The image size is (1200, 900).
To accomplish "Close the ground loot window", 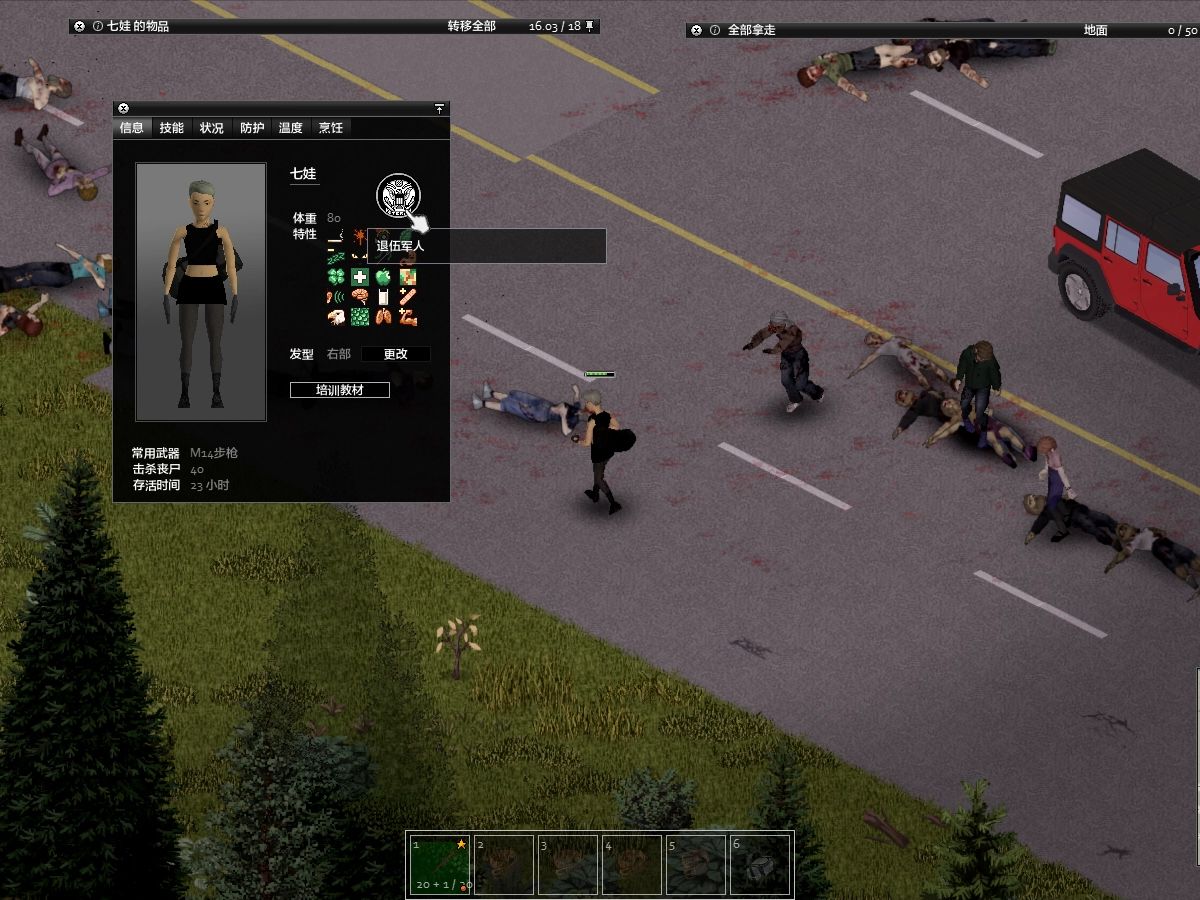I will pyautogui.click(x=697, y=30).
